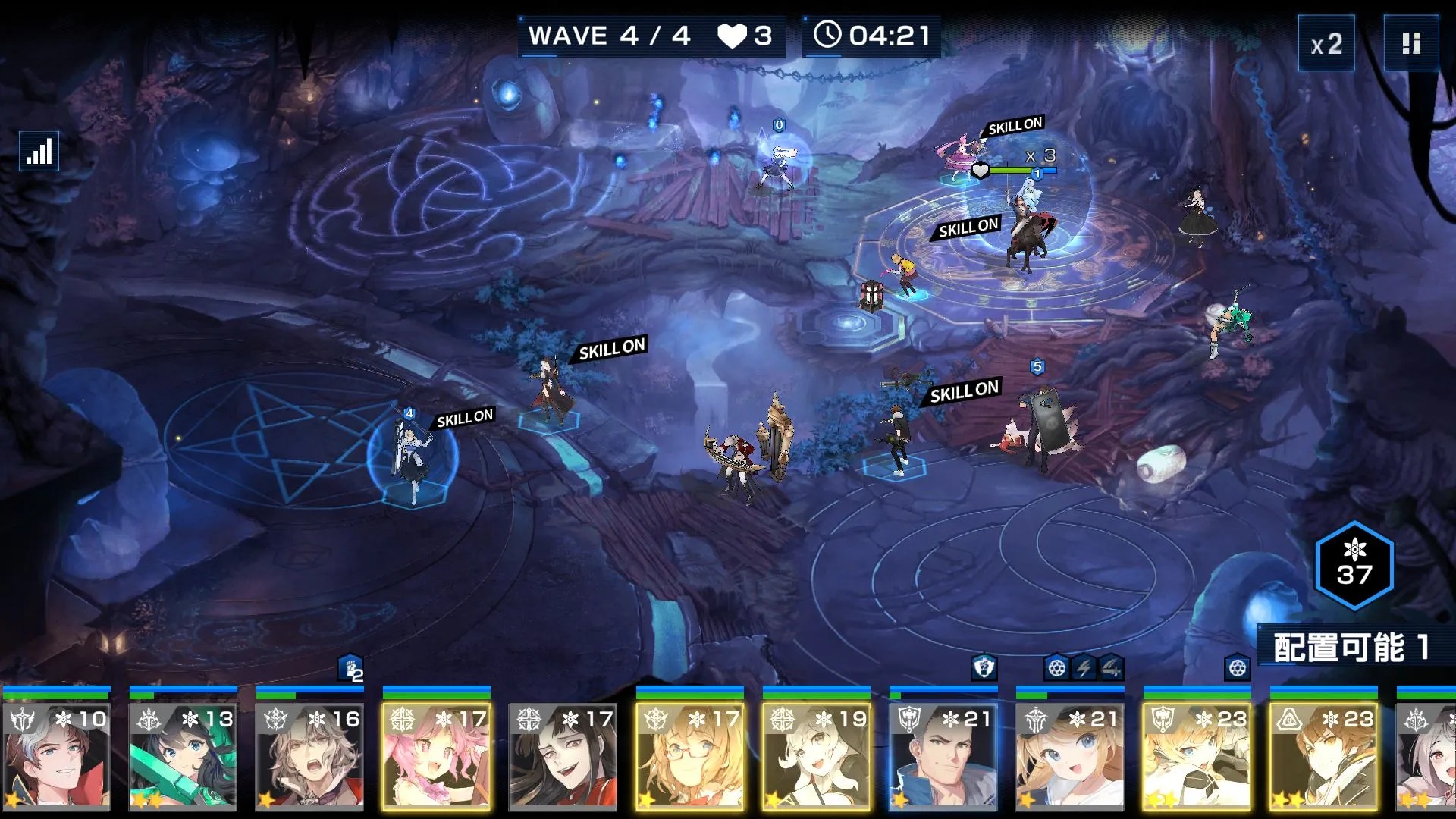
Task: Pick the cost 19 pale blonde girl card
Action: 817,755
